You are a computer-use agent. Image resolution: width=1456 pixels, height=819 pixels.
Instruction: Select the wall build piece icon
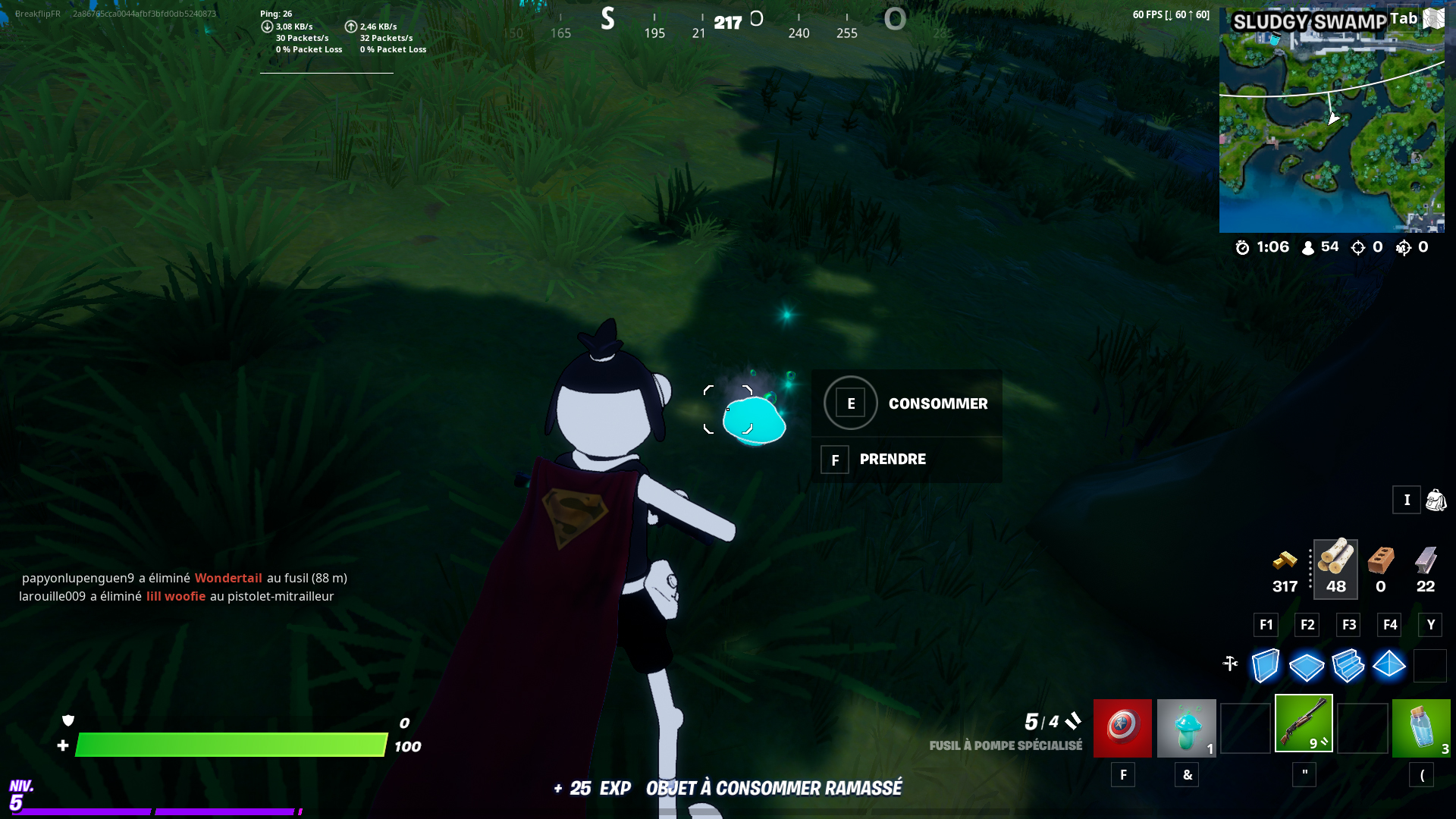[1265, 666]
